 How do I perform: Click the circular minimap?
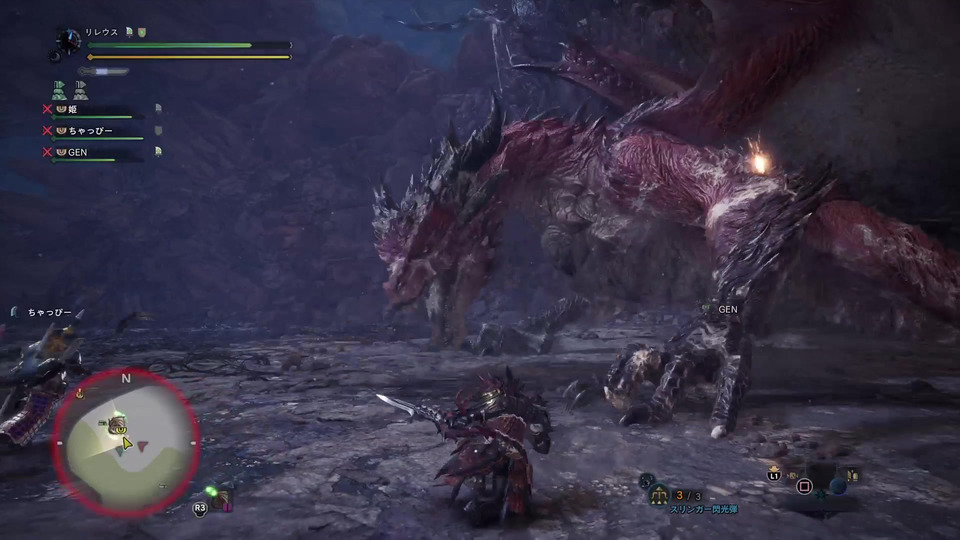(x=127, y=441)
